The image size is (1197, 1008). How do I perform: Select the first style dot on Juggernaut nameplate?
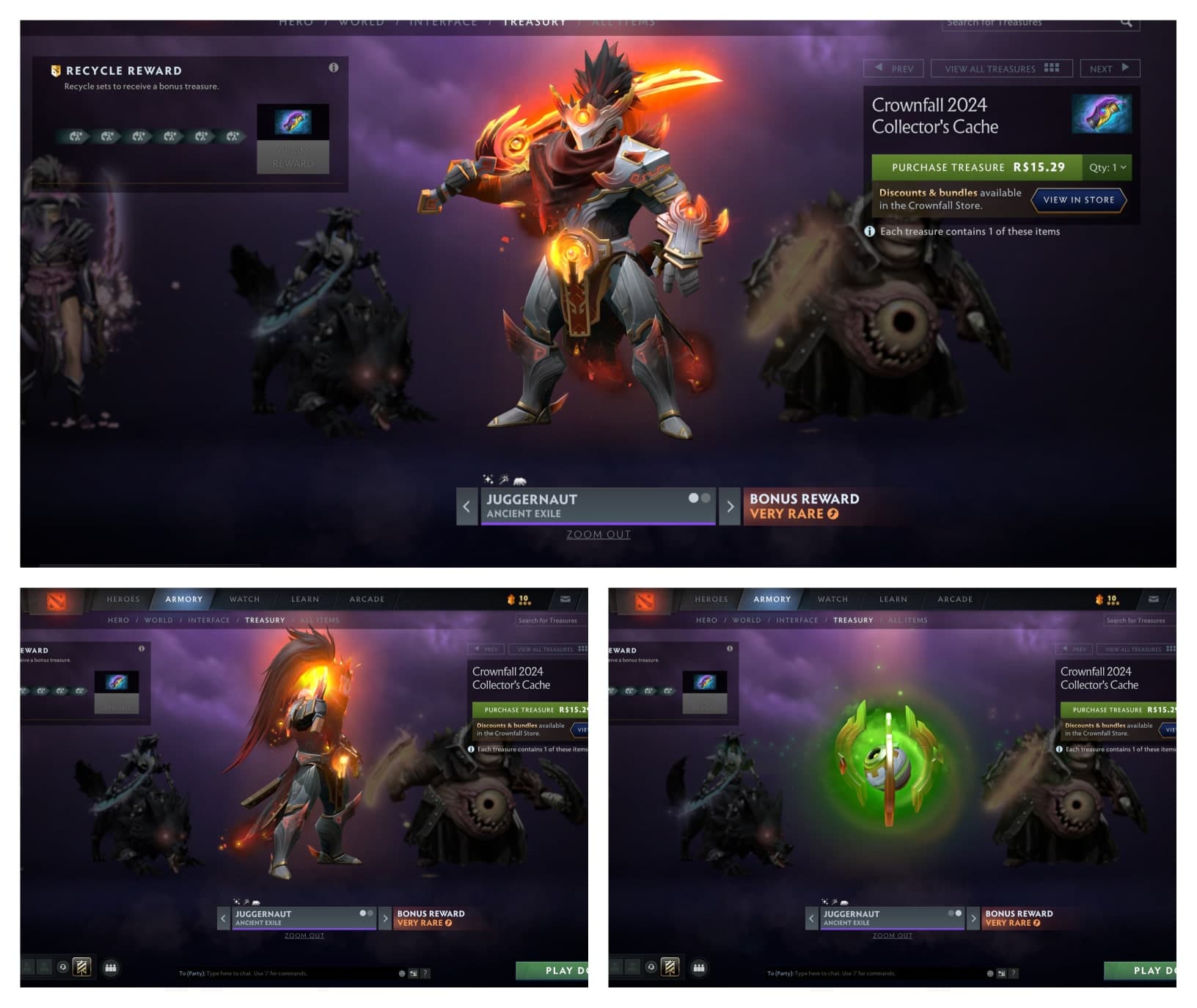click(x=692, y=497)
